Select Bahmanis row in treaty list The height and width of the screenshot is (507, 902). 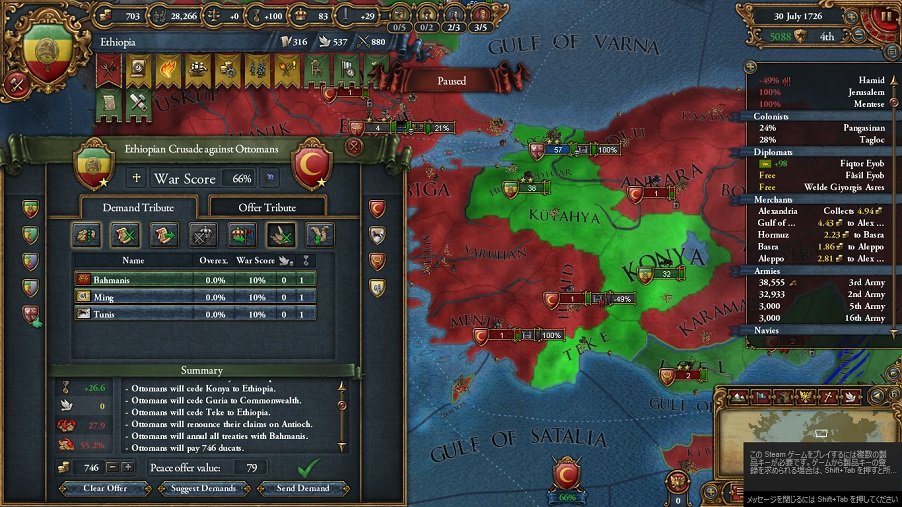[x=195, y=279]
